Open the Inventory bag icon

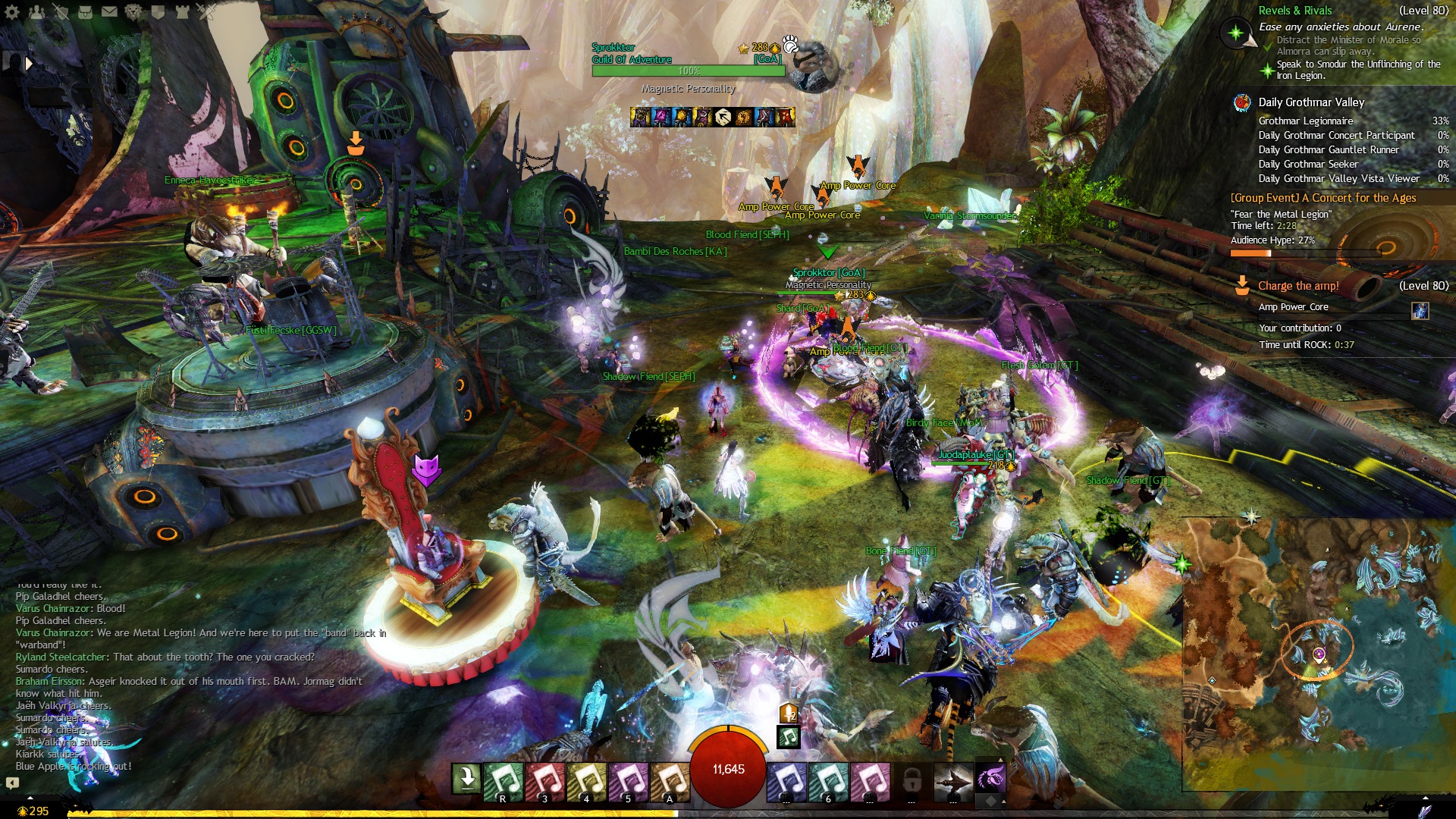point(85,11)
